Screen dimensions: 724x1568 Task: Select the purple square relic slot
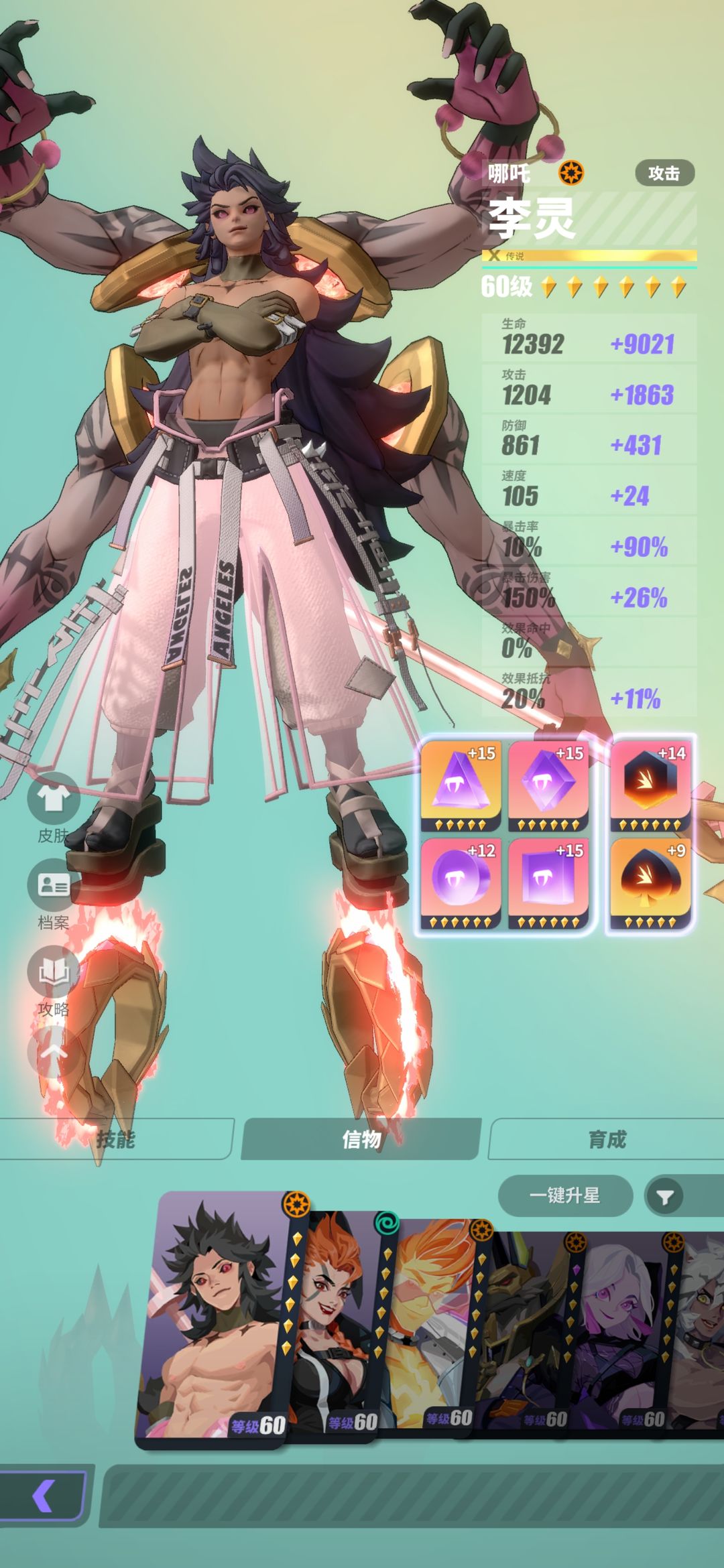pos(548,880)
